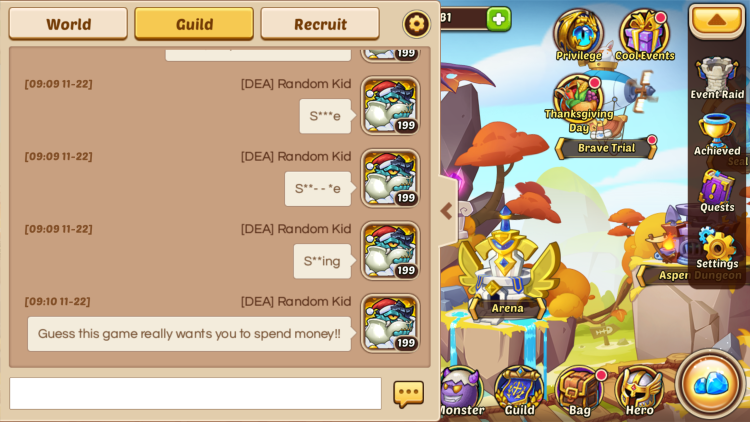
Task: Switch to the World chat tab
Action: 68,23
